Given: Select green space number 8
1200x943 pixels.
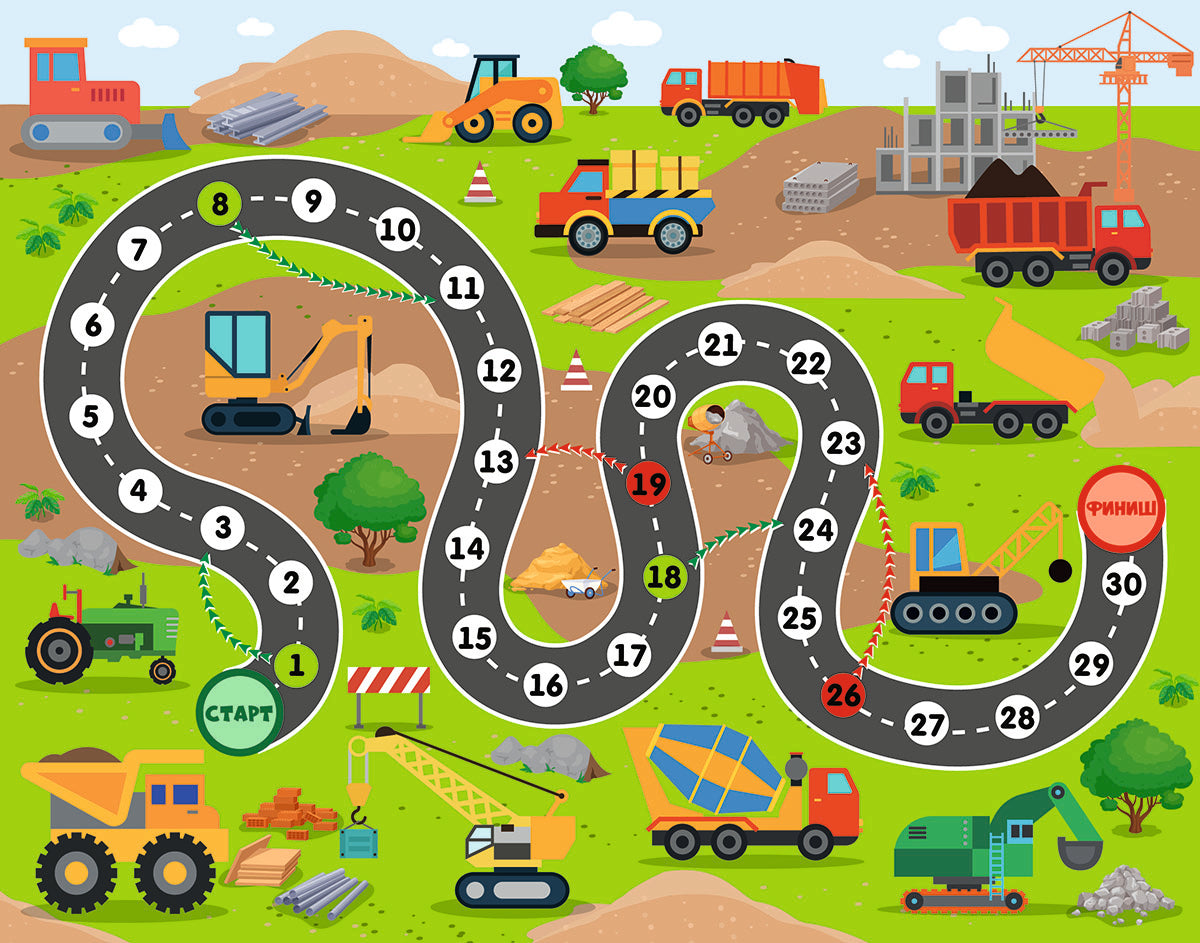Looking at the screenshot, I should tap(220, 204).
